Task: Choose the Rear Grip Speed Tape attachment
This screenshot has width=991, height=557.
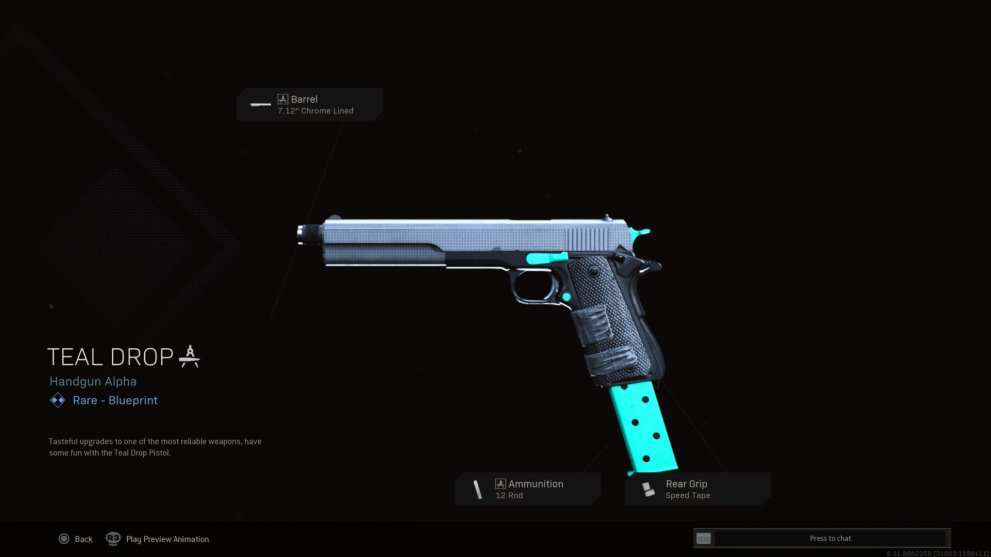Action: pos(698,489)
